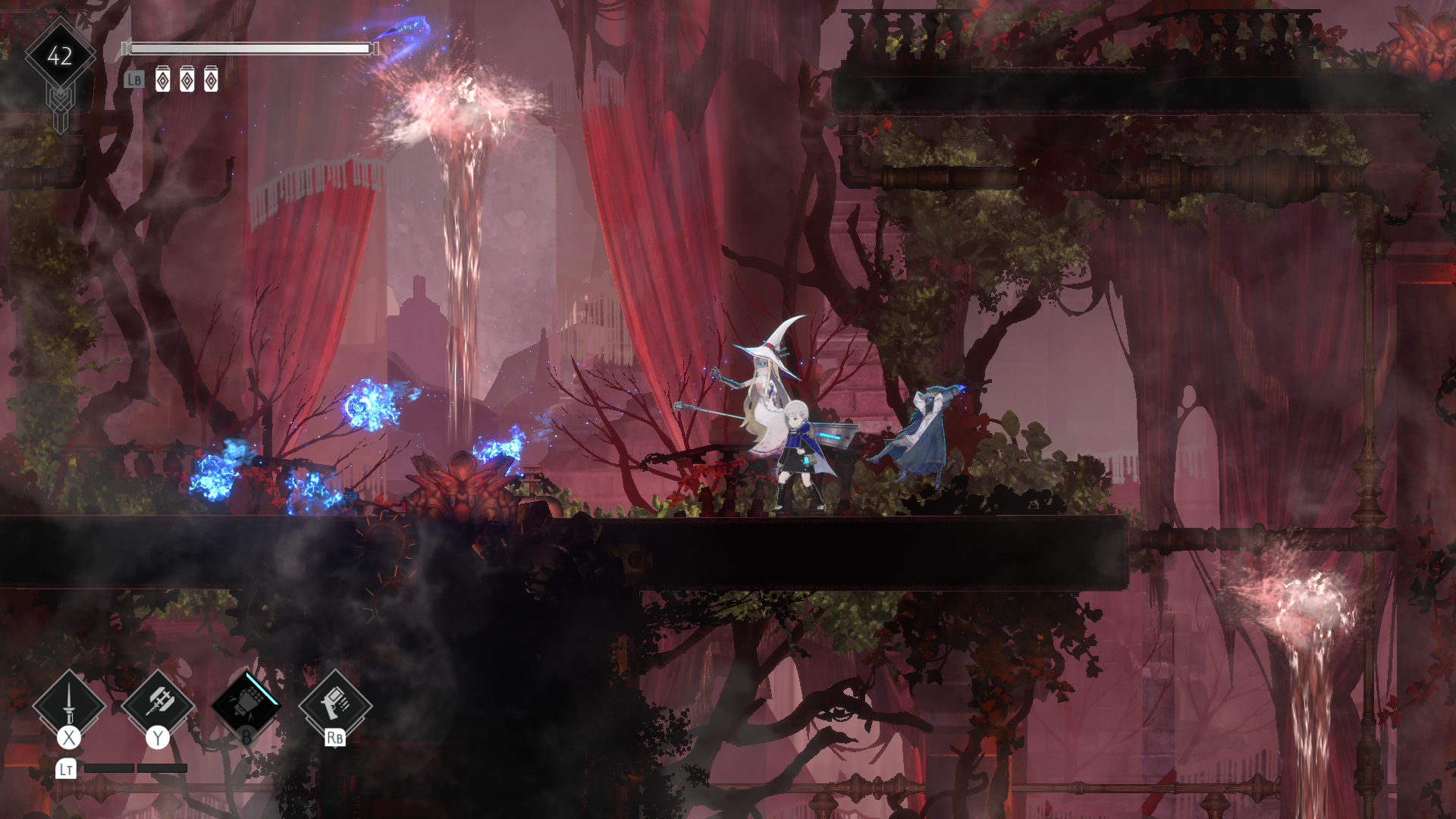This screenshot has height=819, width=1456.
Task: Click the LB button prompt icon
Action: [x=134, y=80]
